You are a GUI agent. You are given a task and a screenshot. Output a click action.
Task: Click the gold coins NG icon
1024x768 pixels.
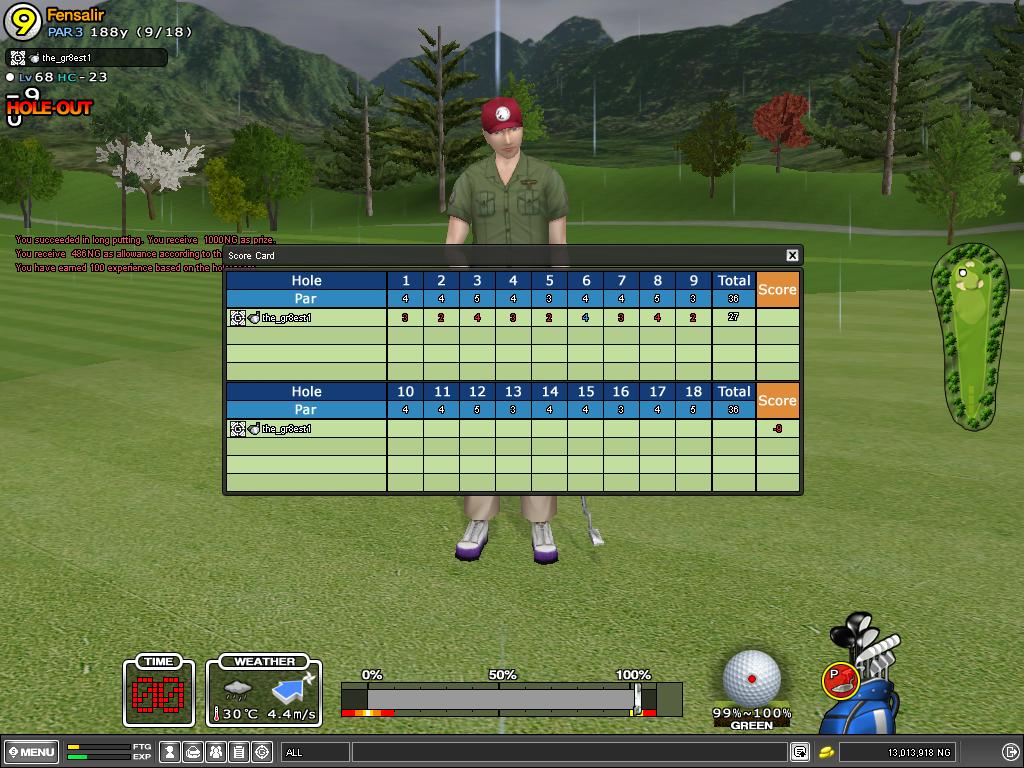pyautogui.click(x=827, y=752)
